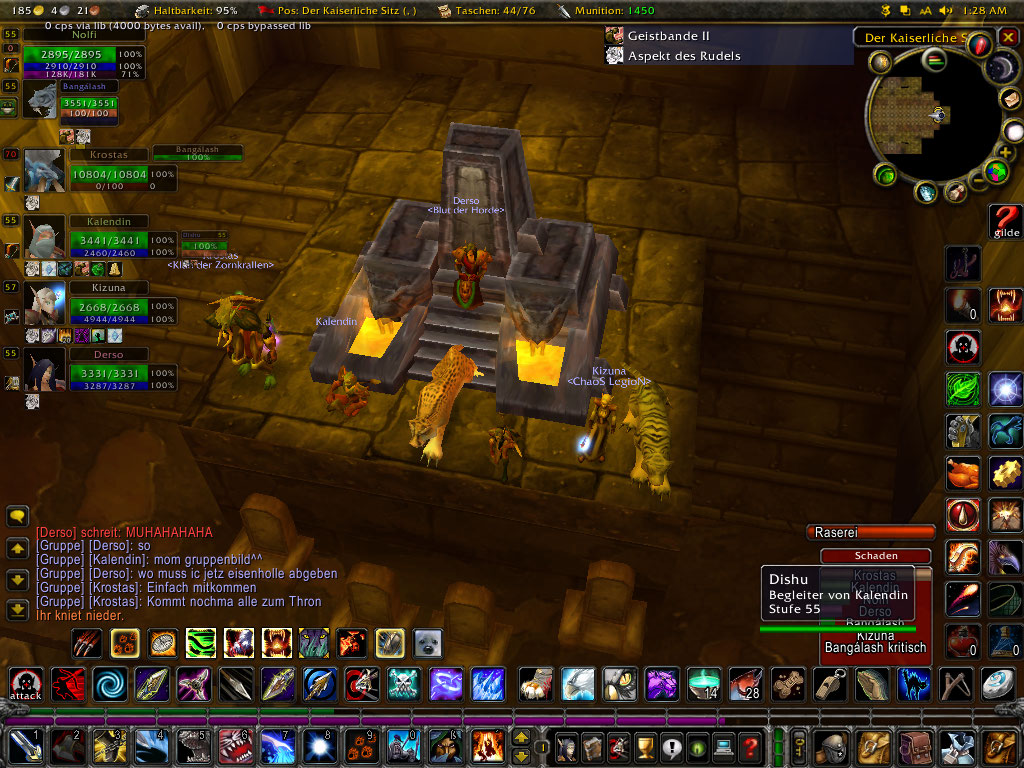
Task: Activate the skull and crossbones ability
Action: click(403, 685)
